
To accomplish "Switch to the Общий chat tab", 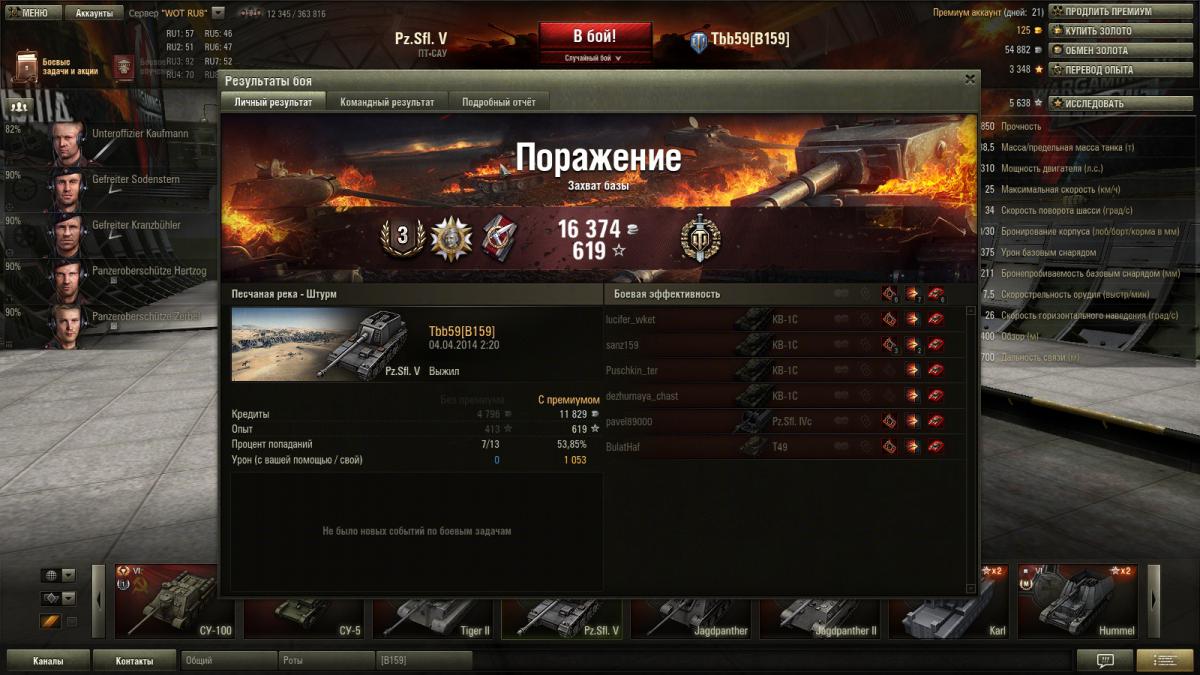I will coord(228,661).
